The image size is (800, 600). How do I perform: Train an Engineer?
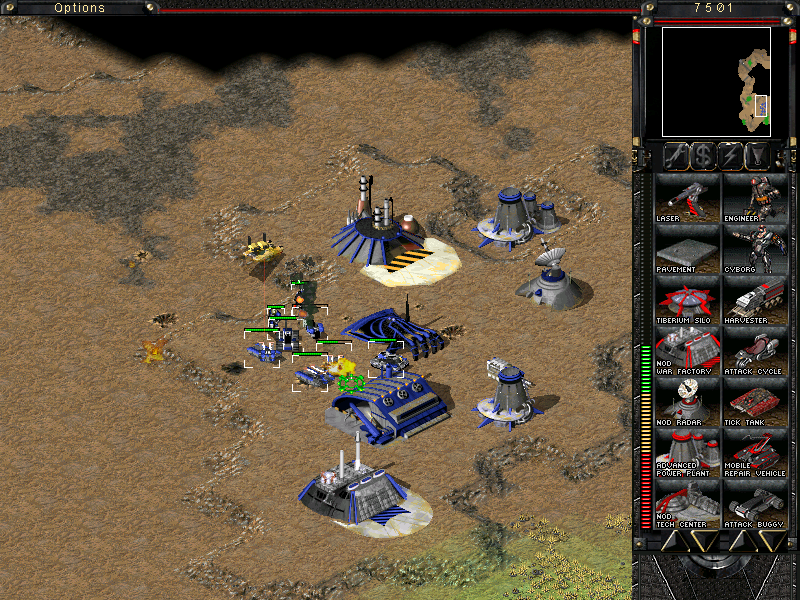click(755, 198)
